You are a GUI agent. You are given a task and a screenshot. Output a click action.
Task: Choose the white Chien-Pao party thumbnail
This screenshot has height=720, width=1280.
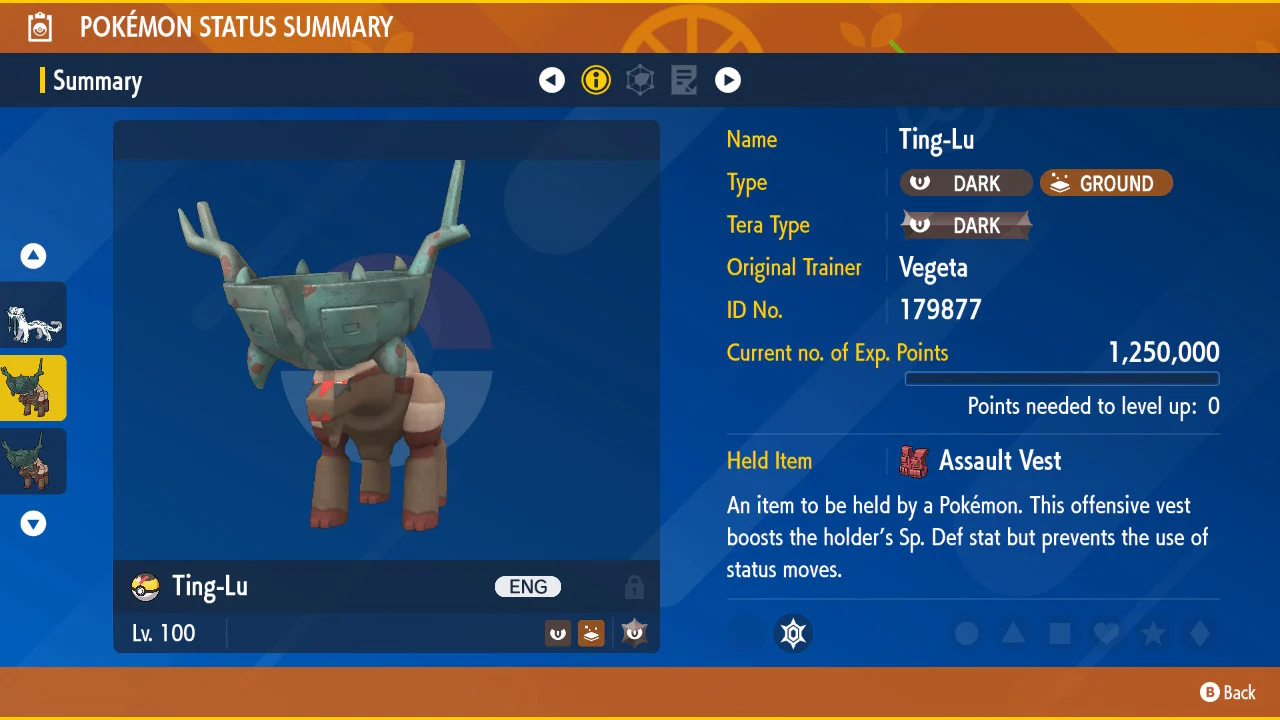[x=34, y=315]
